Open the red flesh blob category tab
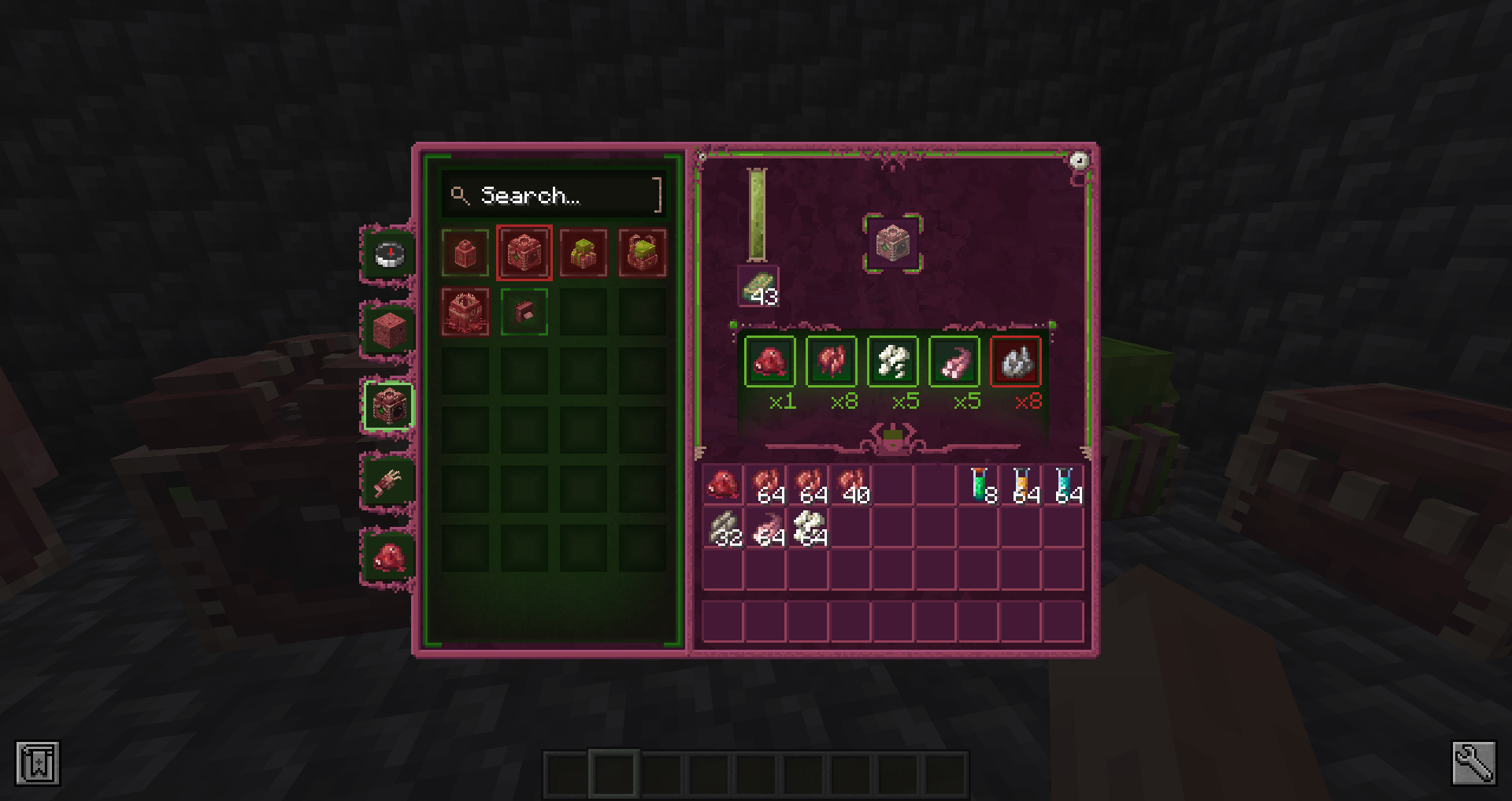Screen dimensions: 1512x801 click(x=389, y=558)
